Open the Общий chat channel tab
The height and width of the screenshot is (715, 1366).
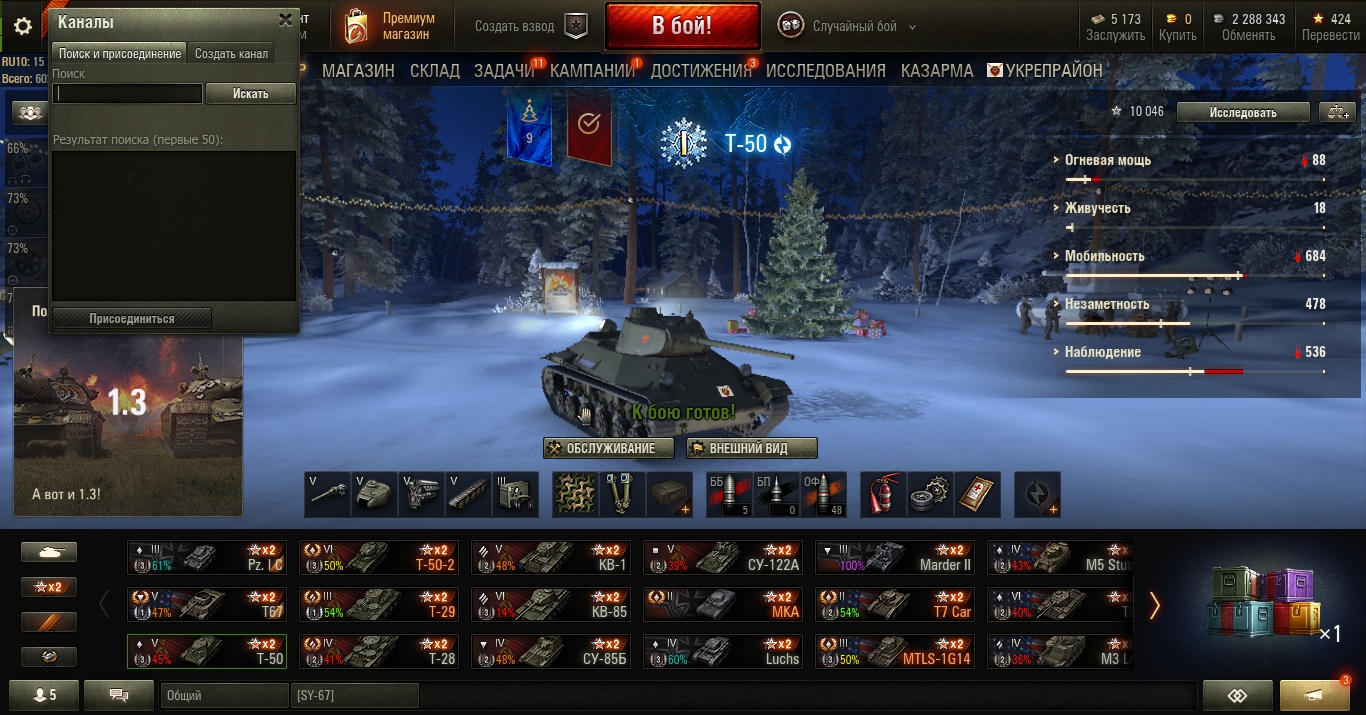(223, 695)
